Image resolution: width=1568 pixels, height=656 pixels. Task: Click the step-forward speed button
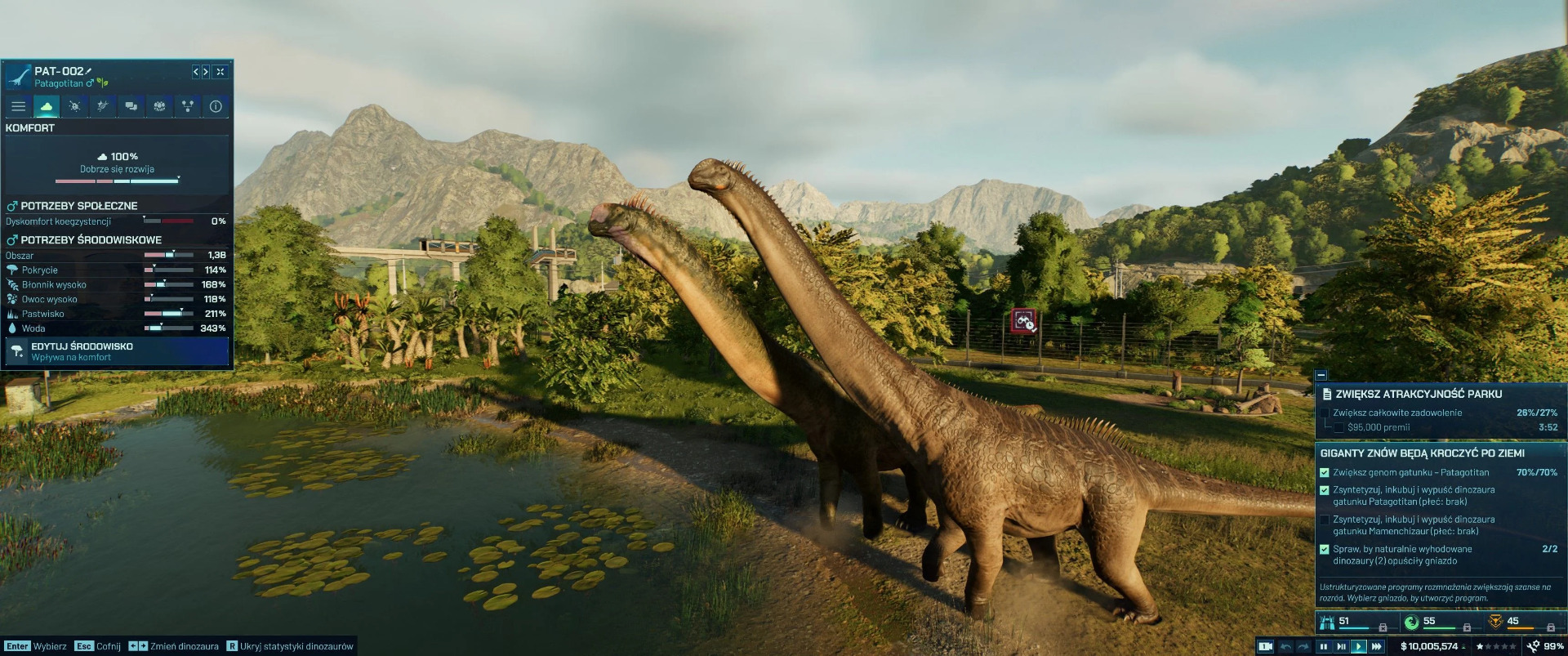(x=1341, y=646)
